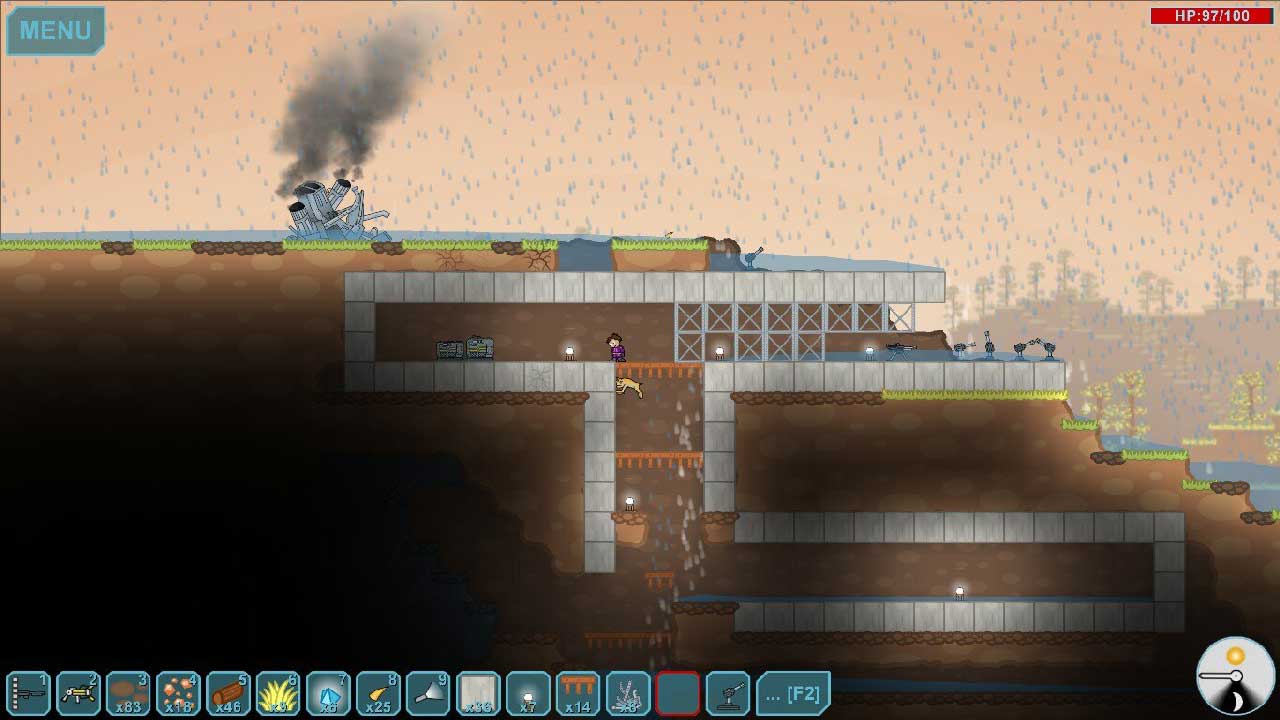The width and height of the screenshot is (1280, 720).
Task: Select the wood log stack
Action: (228, 693)
